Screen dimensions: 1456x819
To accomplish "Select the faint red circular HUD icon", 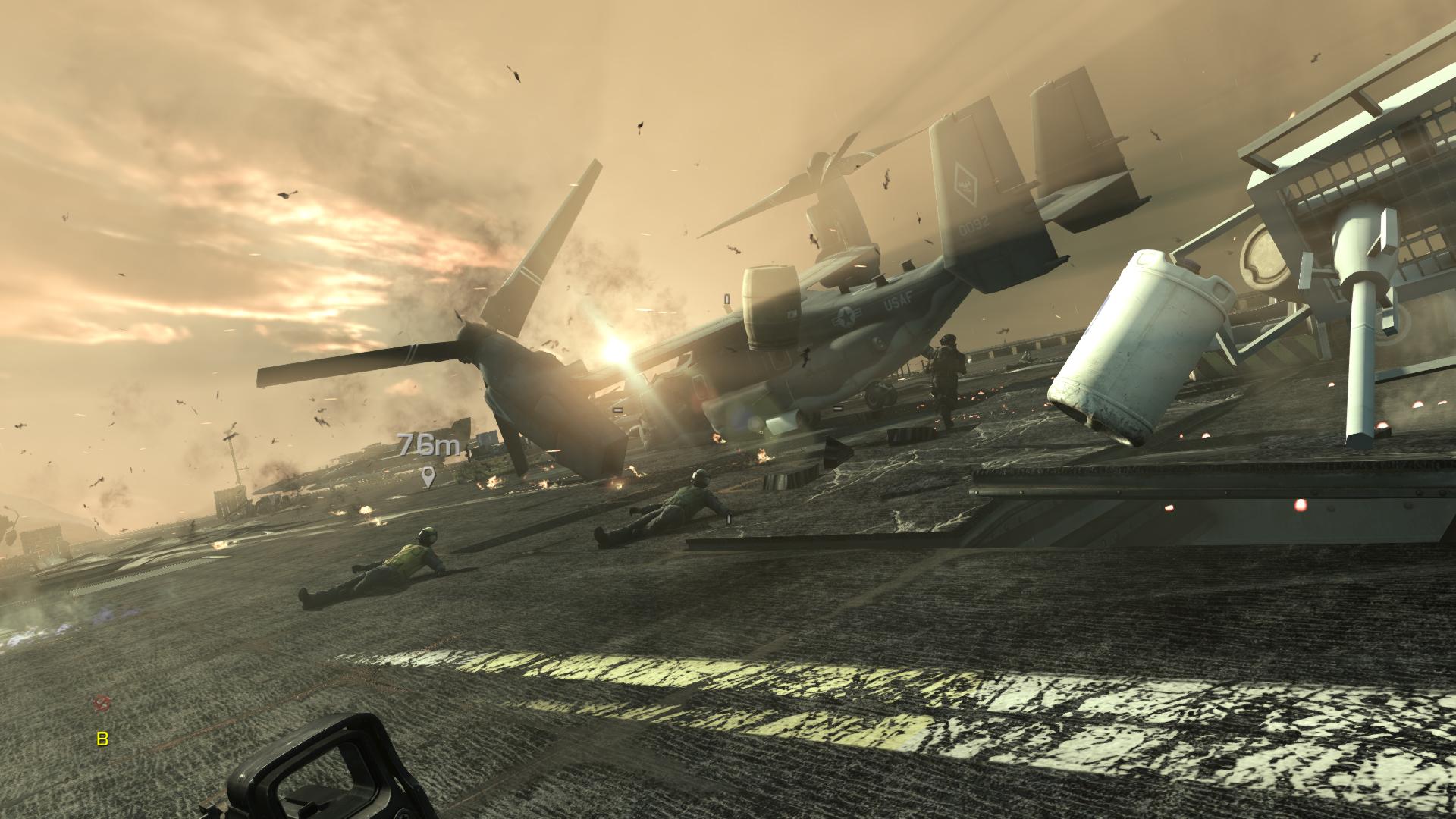I will click(99, 704).
